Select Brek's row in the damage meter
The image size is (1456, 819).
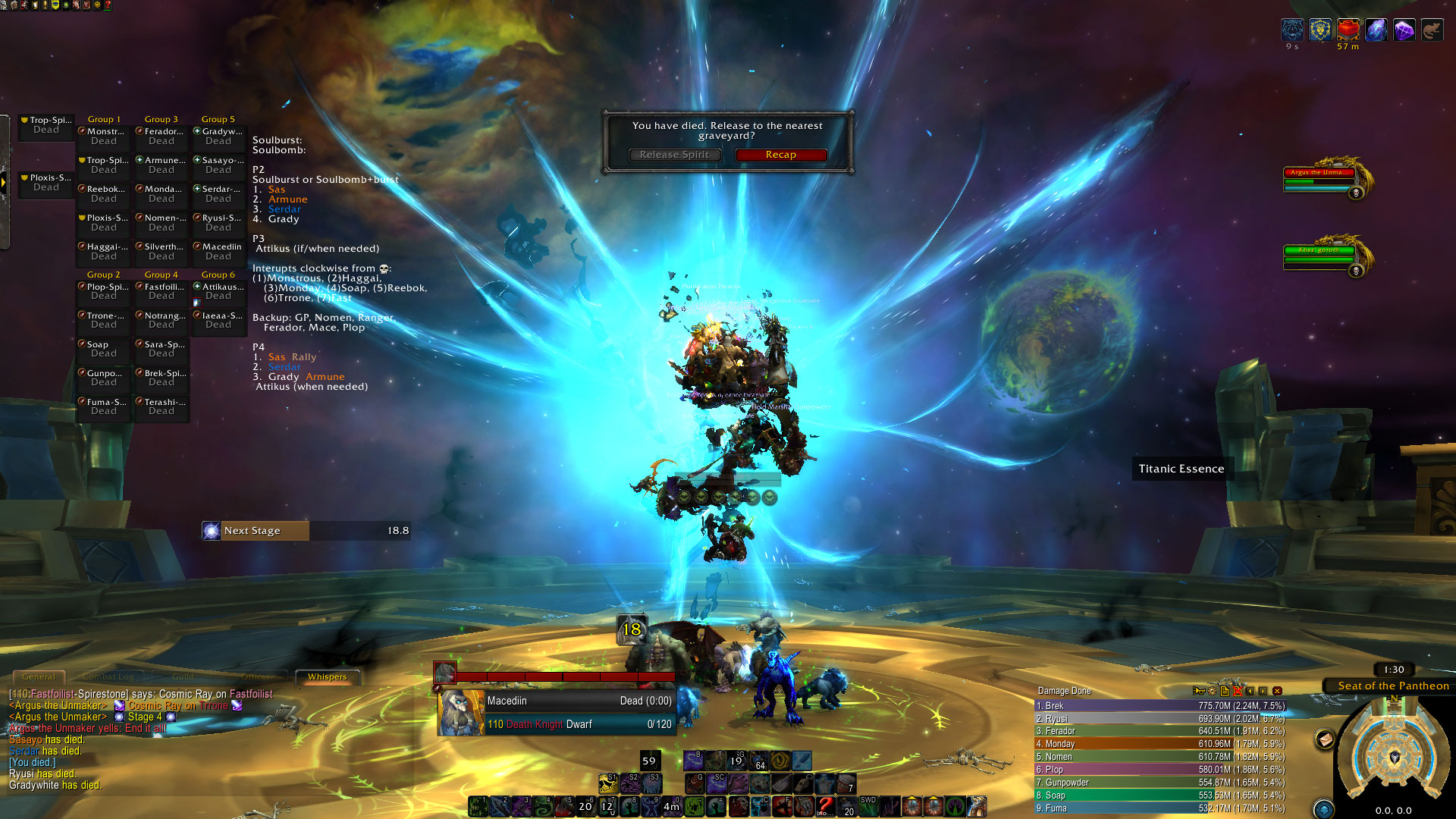pyautogui.click(x=1160, y=705)
